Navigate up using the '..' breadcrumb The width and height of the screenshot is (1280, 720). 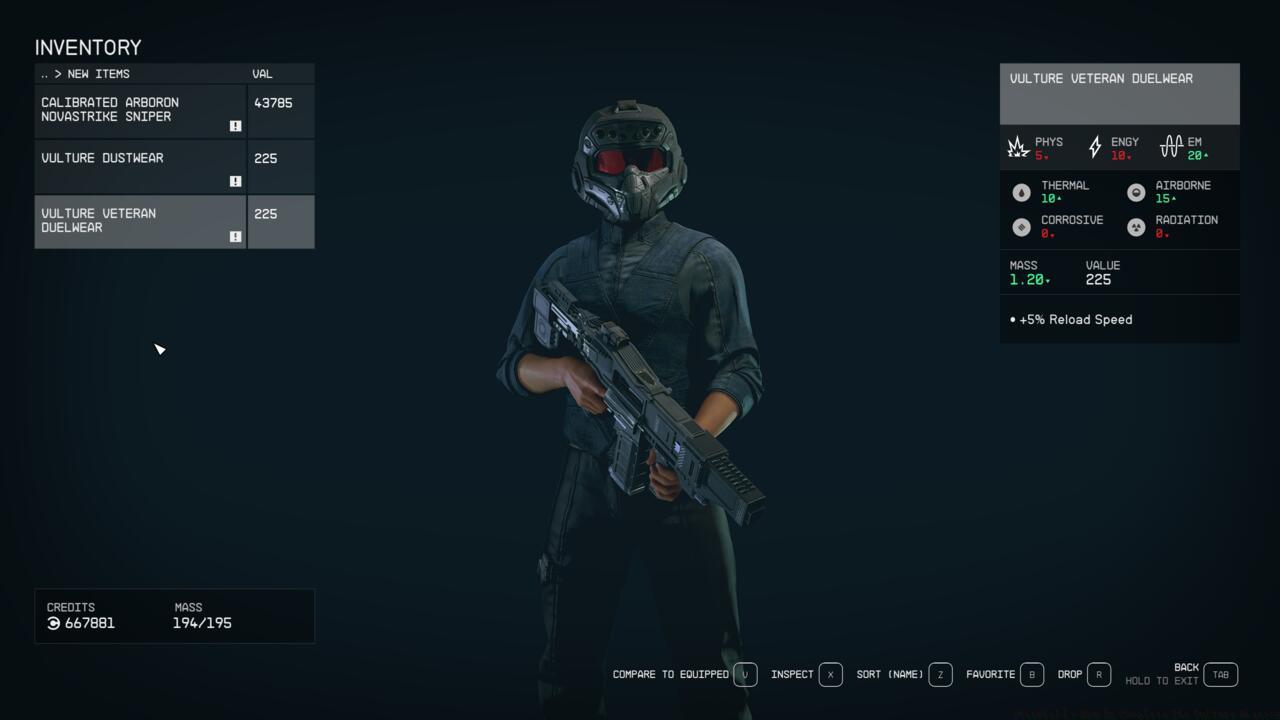[x=43, y=73]
